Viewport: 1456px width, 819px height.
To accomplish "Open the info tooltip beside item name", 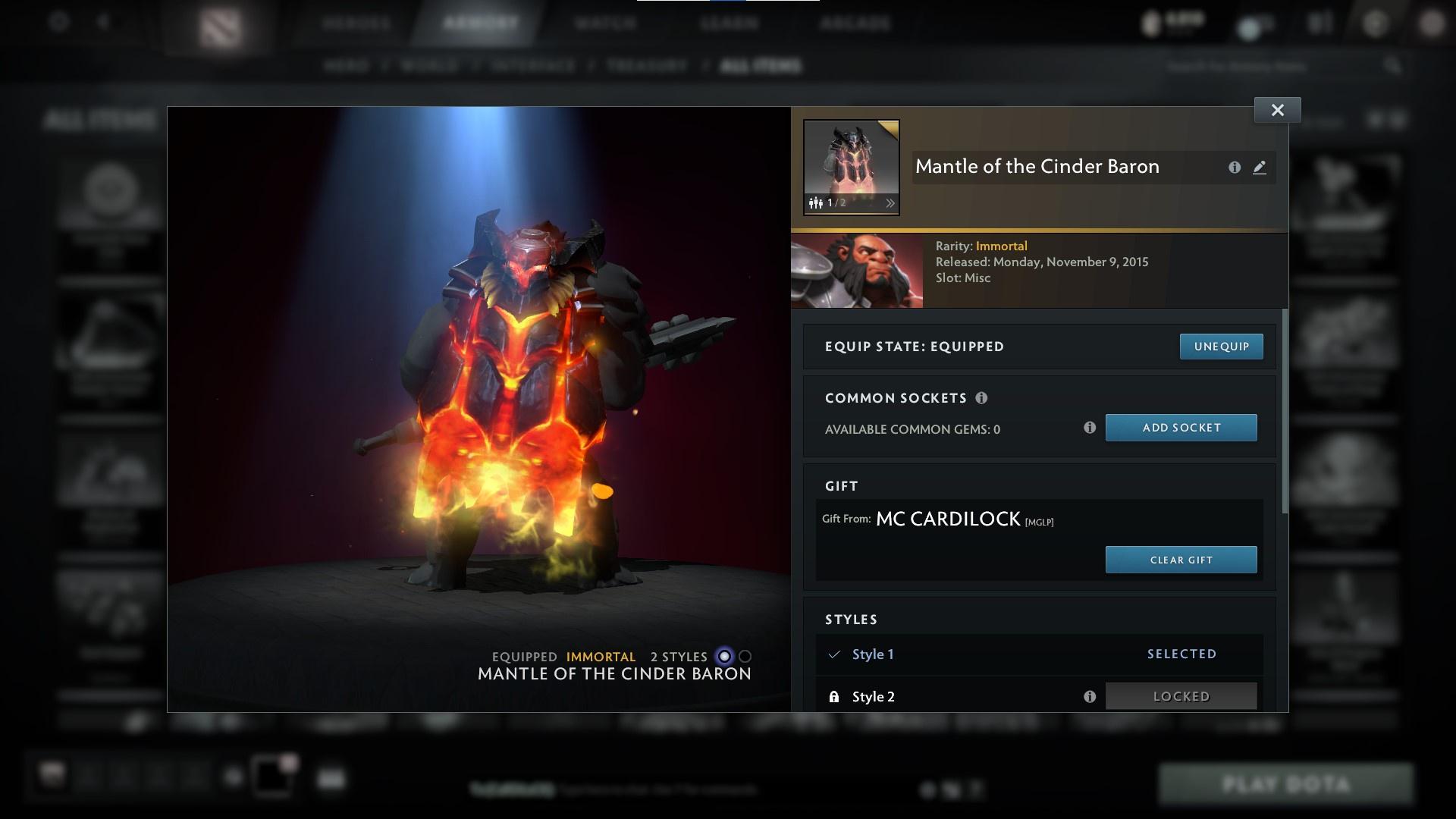I will point(1235,168).
